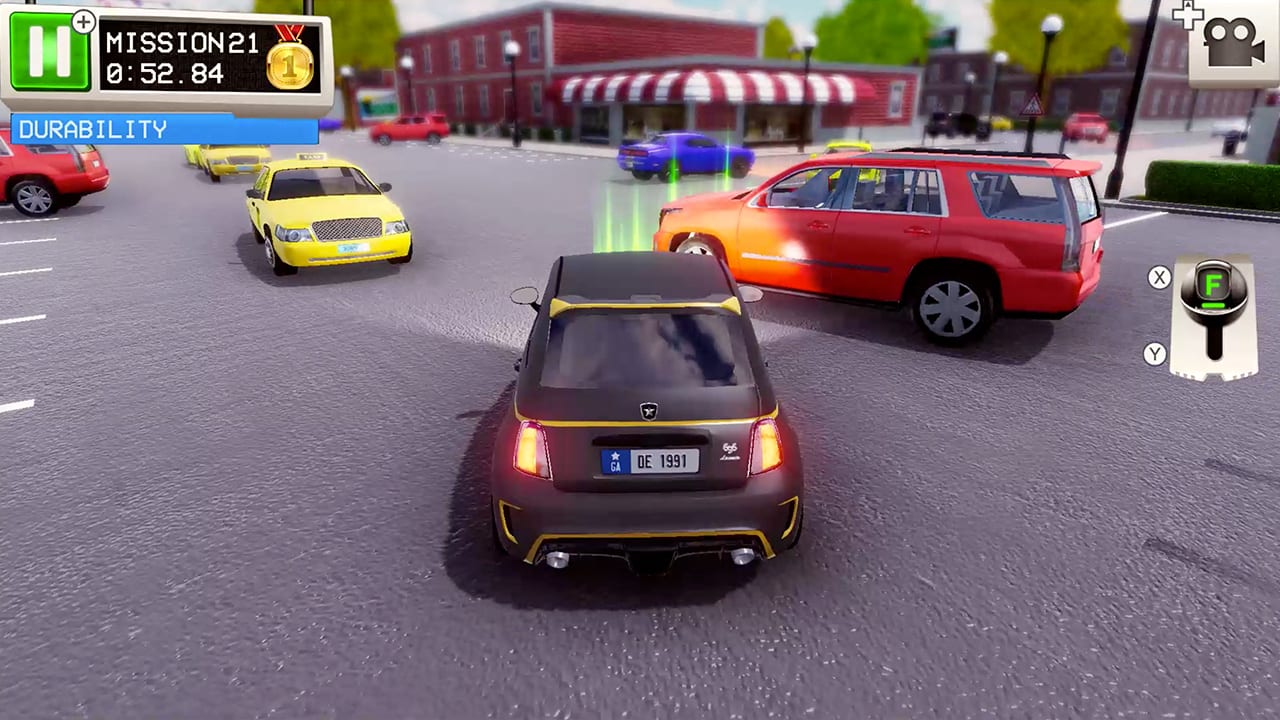
Task: Click the license plate DE 1991
Action: [652, 460]
